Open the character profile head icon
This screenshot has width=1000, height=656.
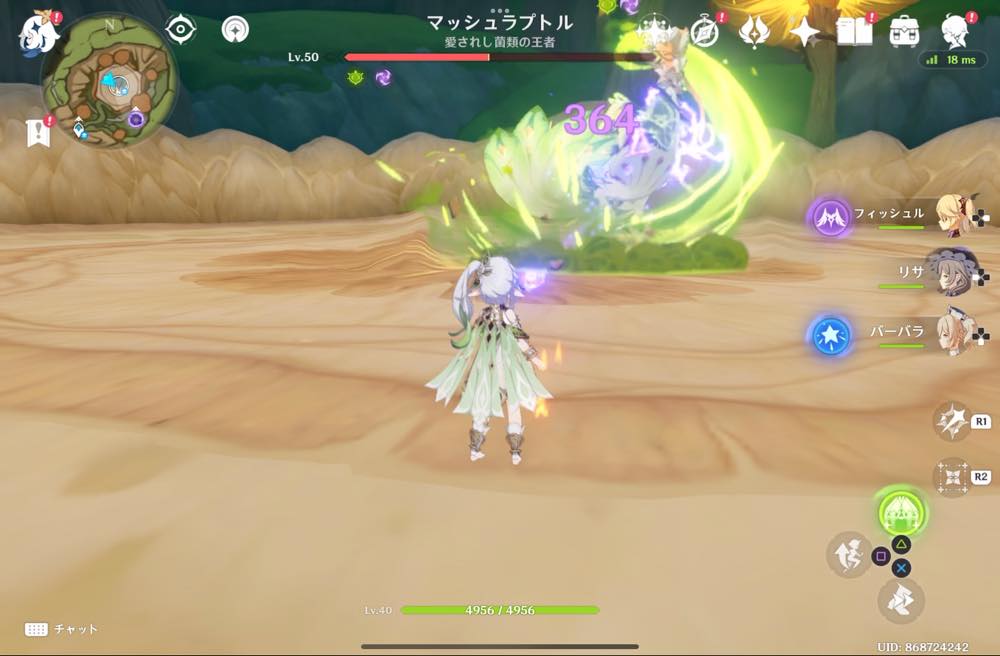click(x=956, y=32)
